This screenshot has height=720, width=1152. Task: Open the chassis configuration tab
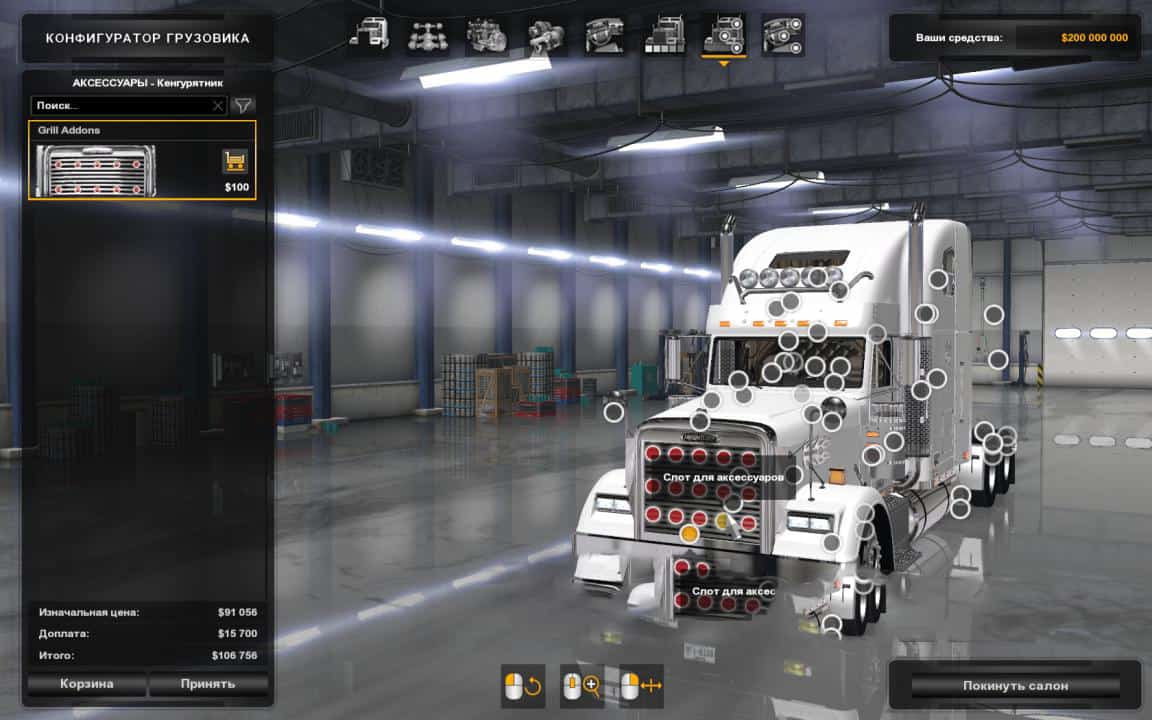[x=427, y=36]
